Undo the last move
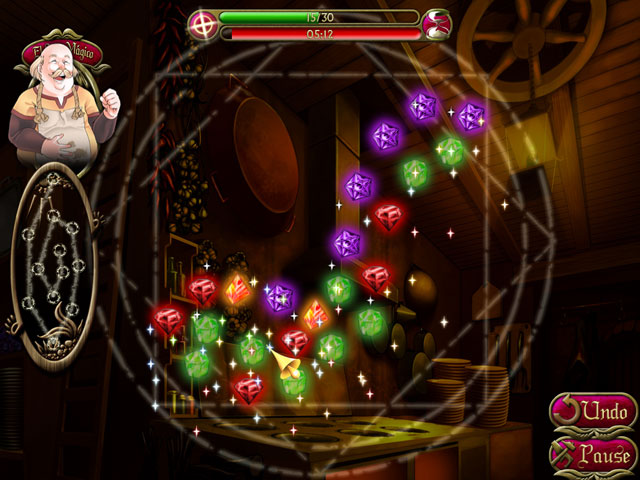 592,411
